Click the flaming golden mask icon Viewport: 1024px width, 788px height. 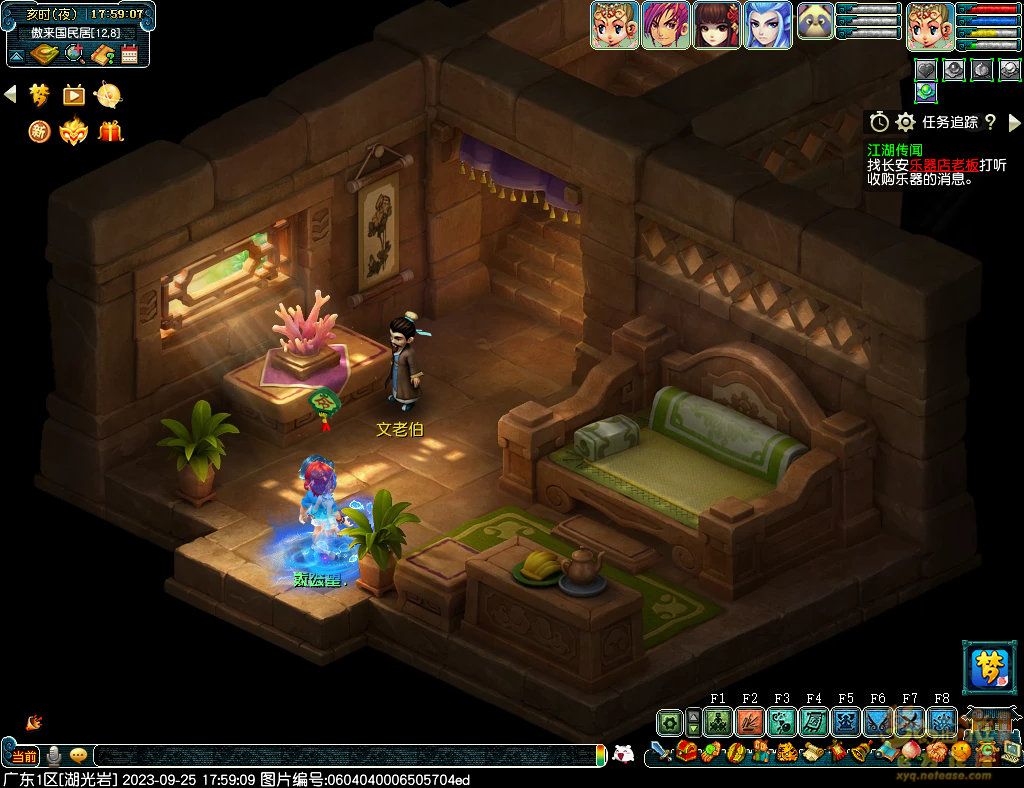tap(74, 131)
